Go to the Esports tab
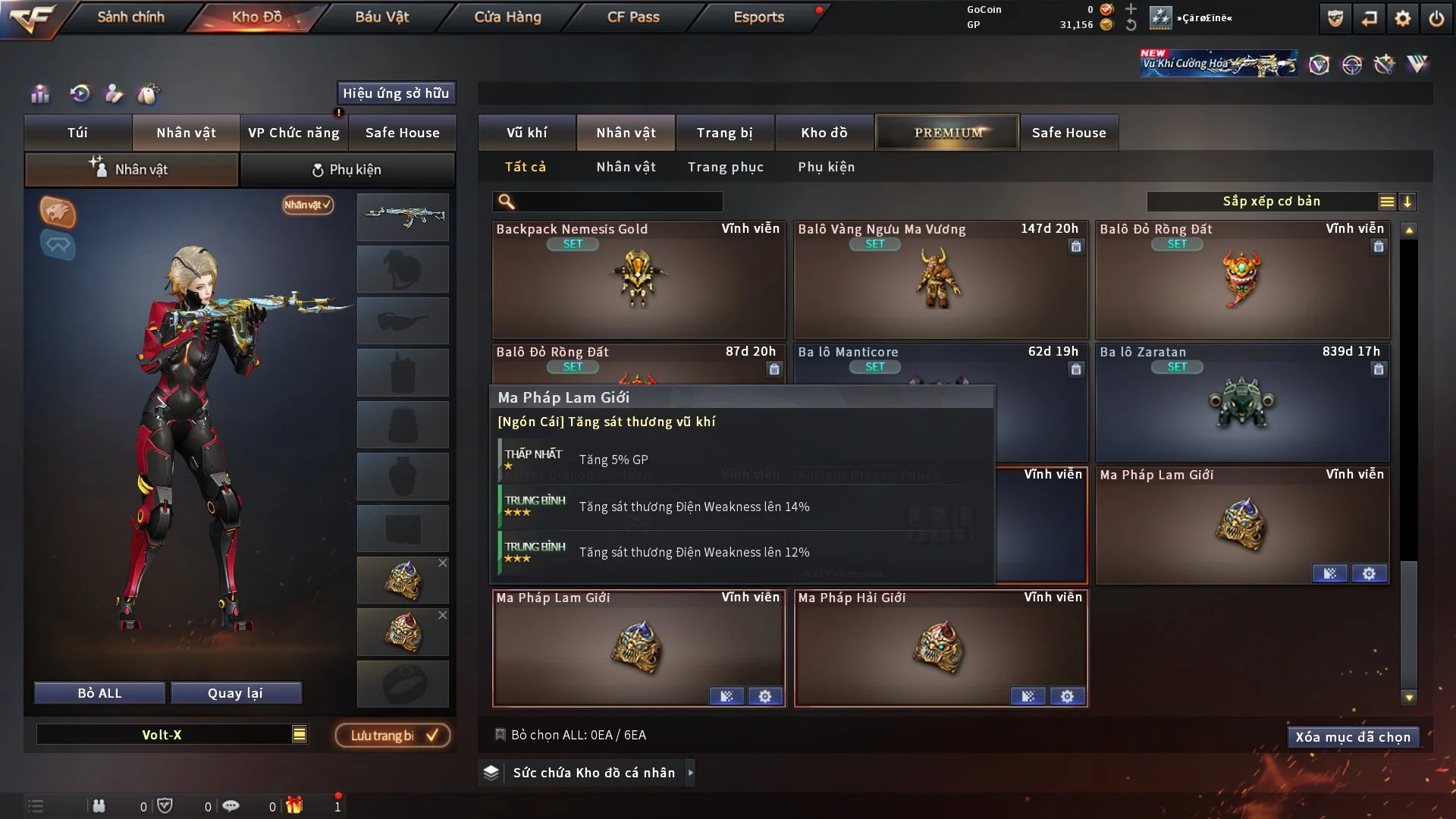 coord(758,17)
